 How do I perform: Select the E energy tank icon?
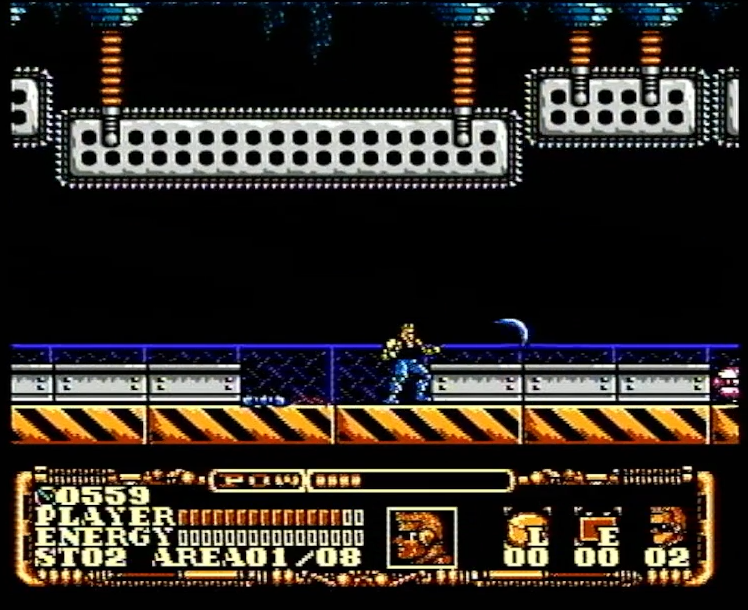pos(596,526)
